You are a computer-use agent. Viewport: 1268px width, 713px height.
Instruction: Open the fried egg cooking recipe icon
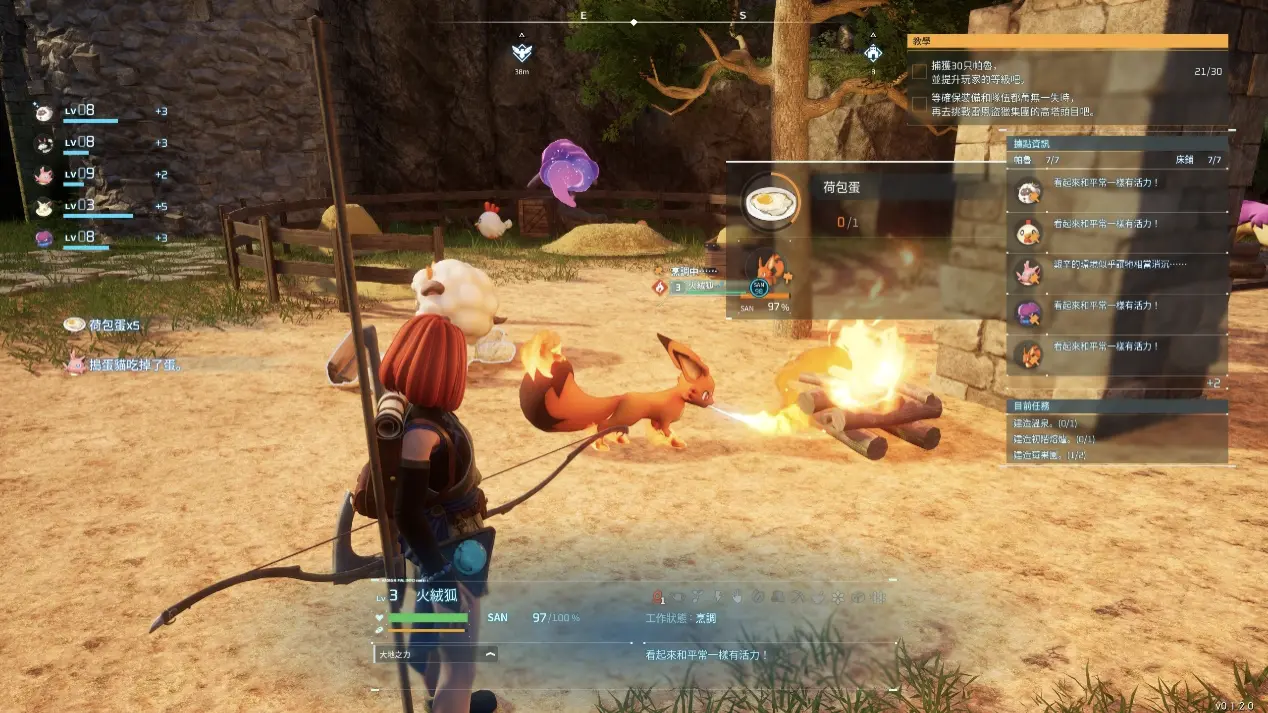[x=770, y=202]
